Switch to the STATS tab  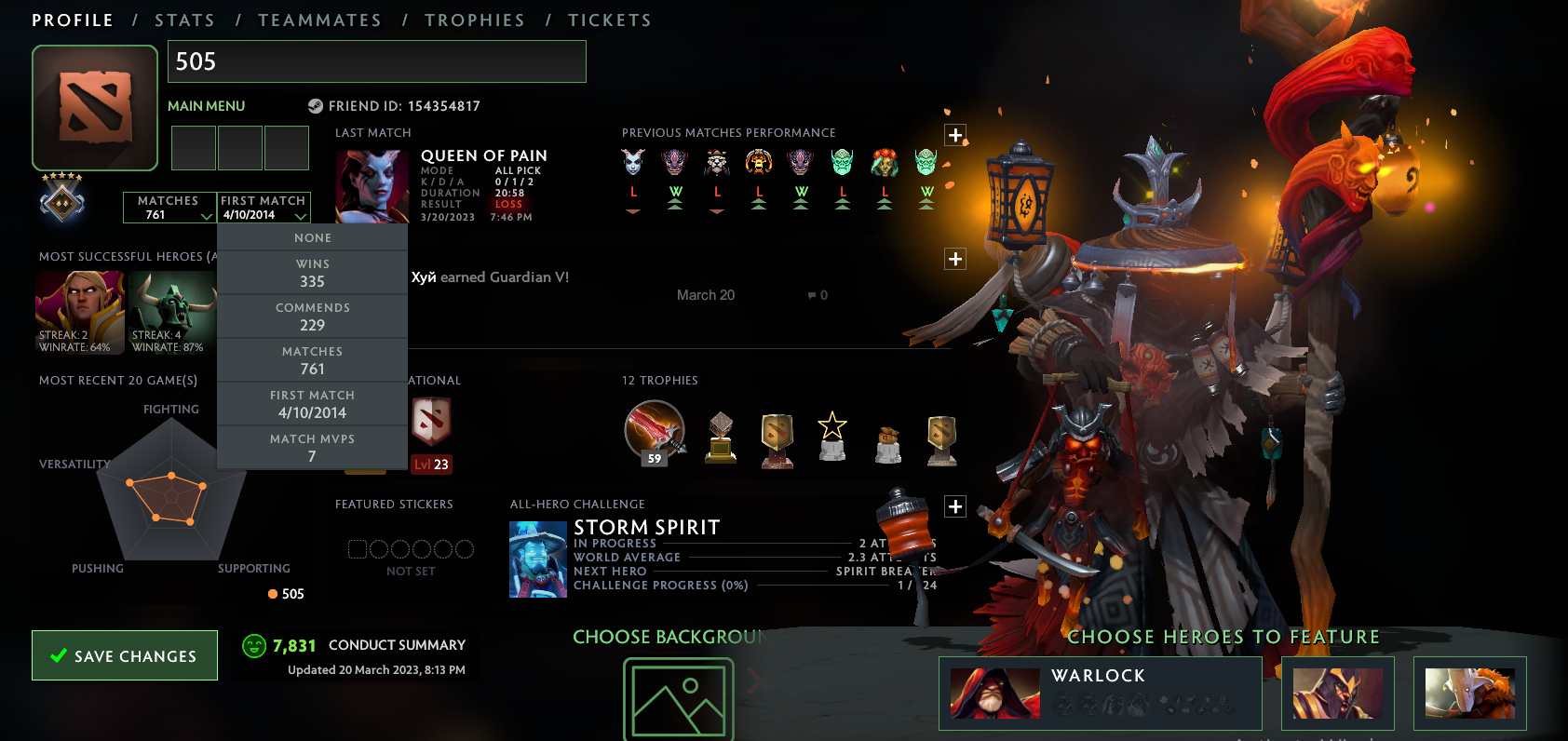(185, 19)
